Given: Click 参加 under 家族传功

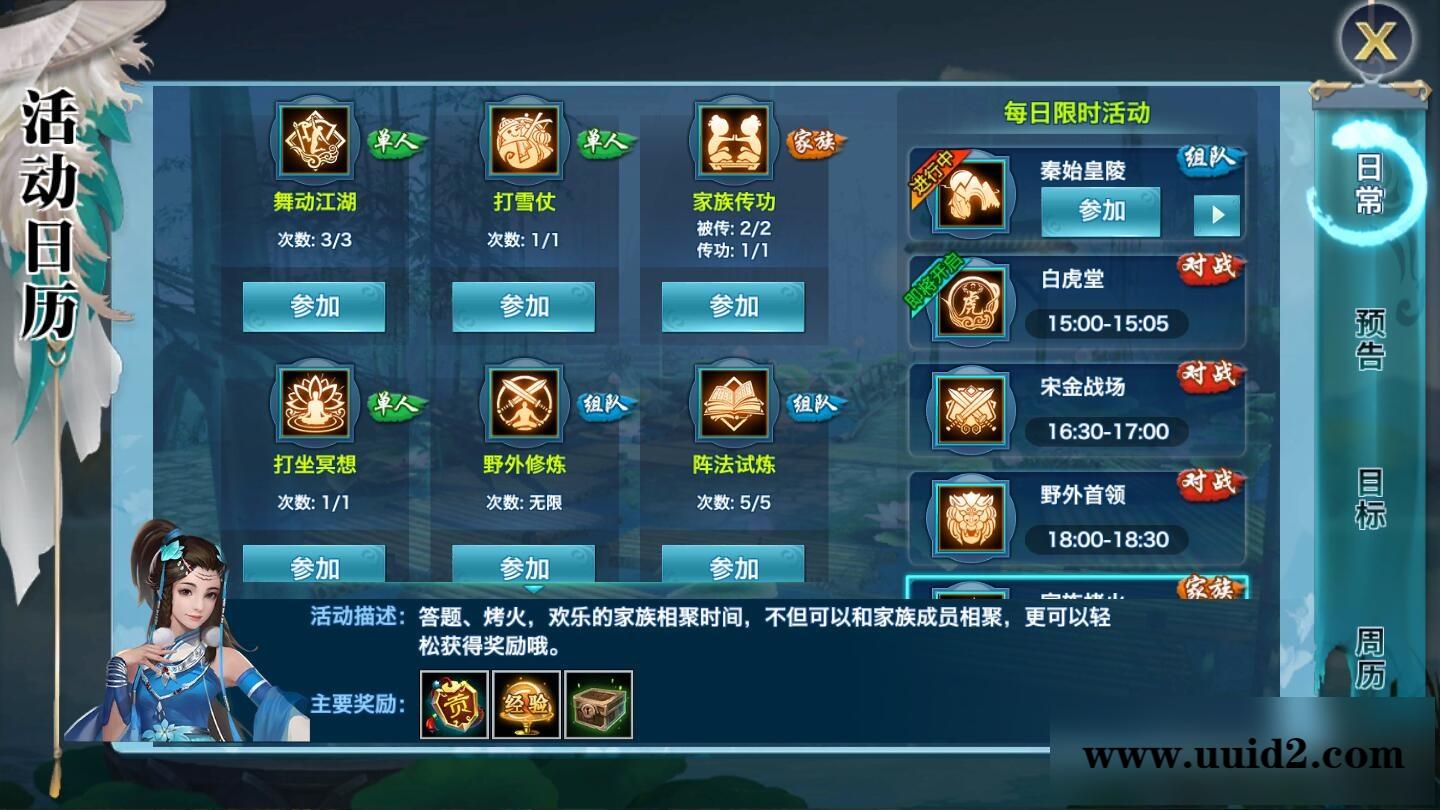Looking at the screenshot, I should click(734, 306).
